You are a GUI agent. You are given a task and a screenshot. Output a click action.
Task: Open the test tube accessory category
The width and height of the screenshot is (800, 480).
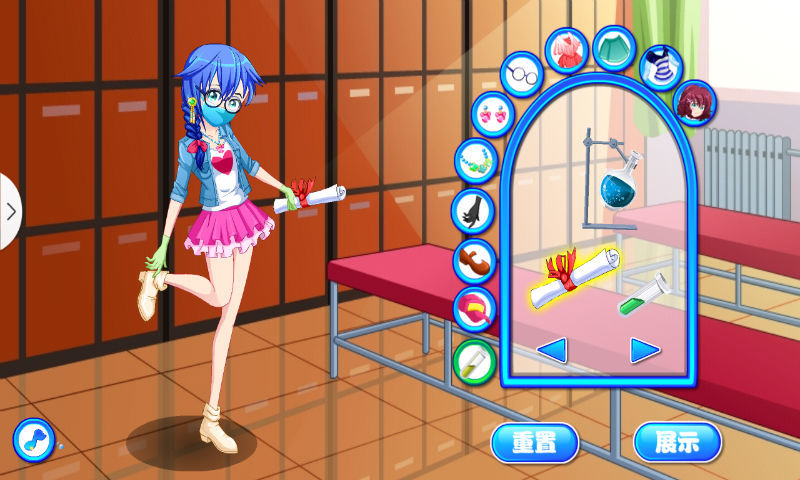pos(474,358)
